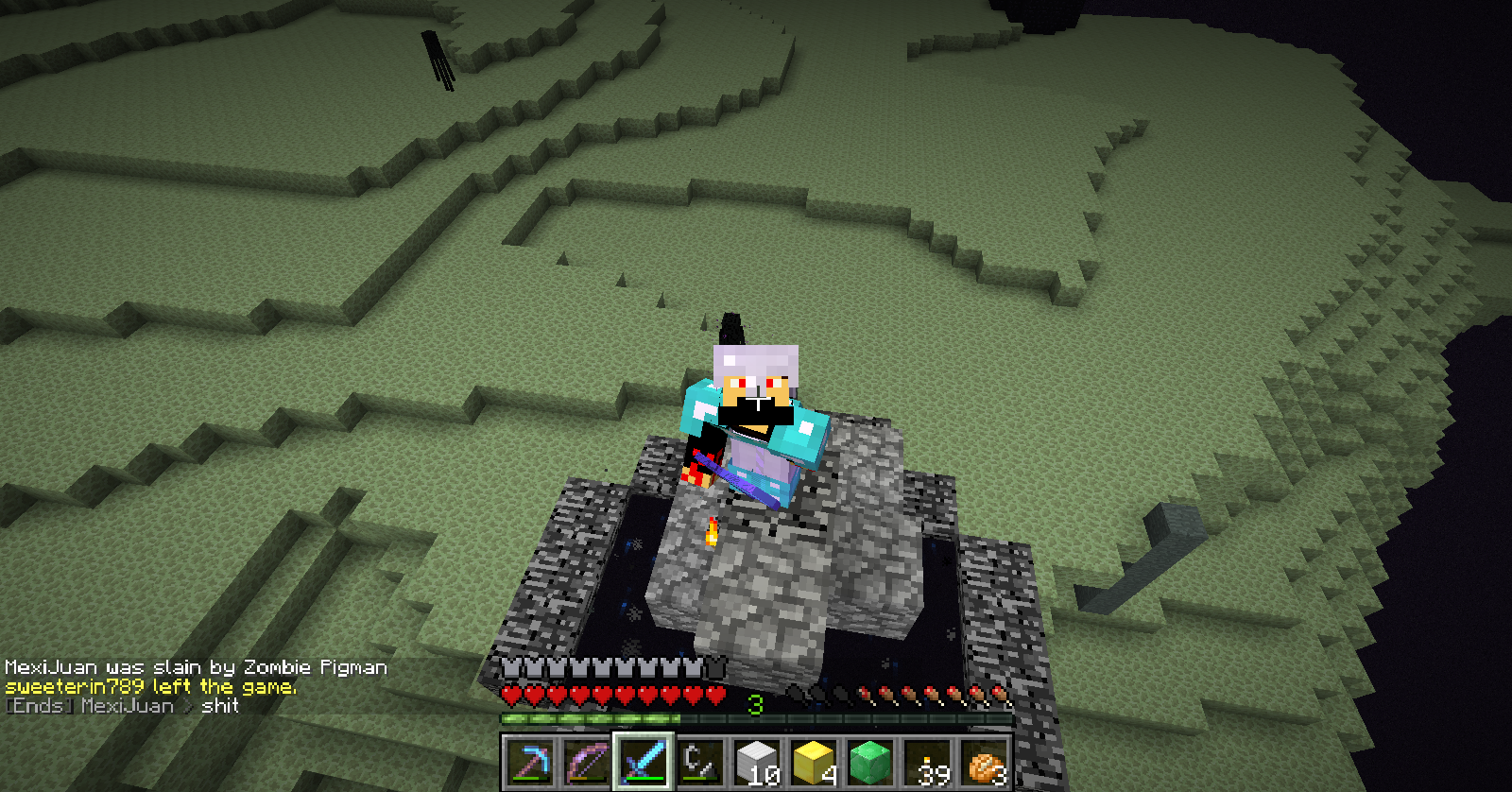
Task: Select the cooked food stack of 3
Action: 985,762
